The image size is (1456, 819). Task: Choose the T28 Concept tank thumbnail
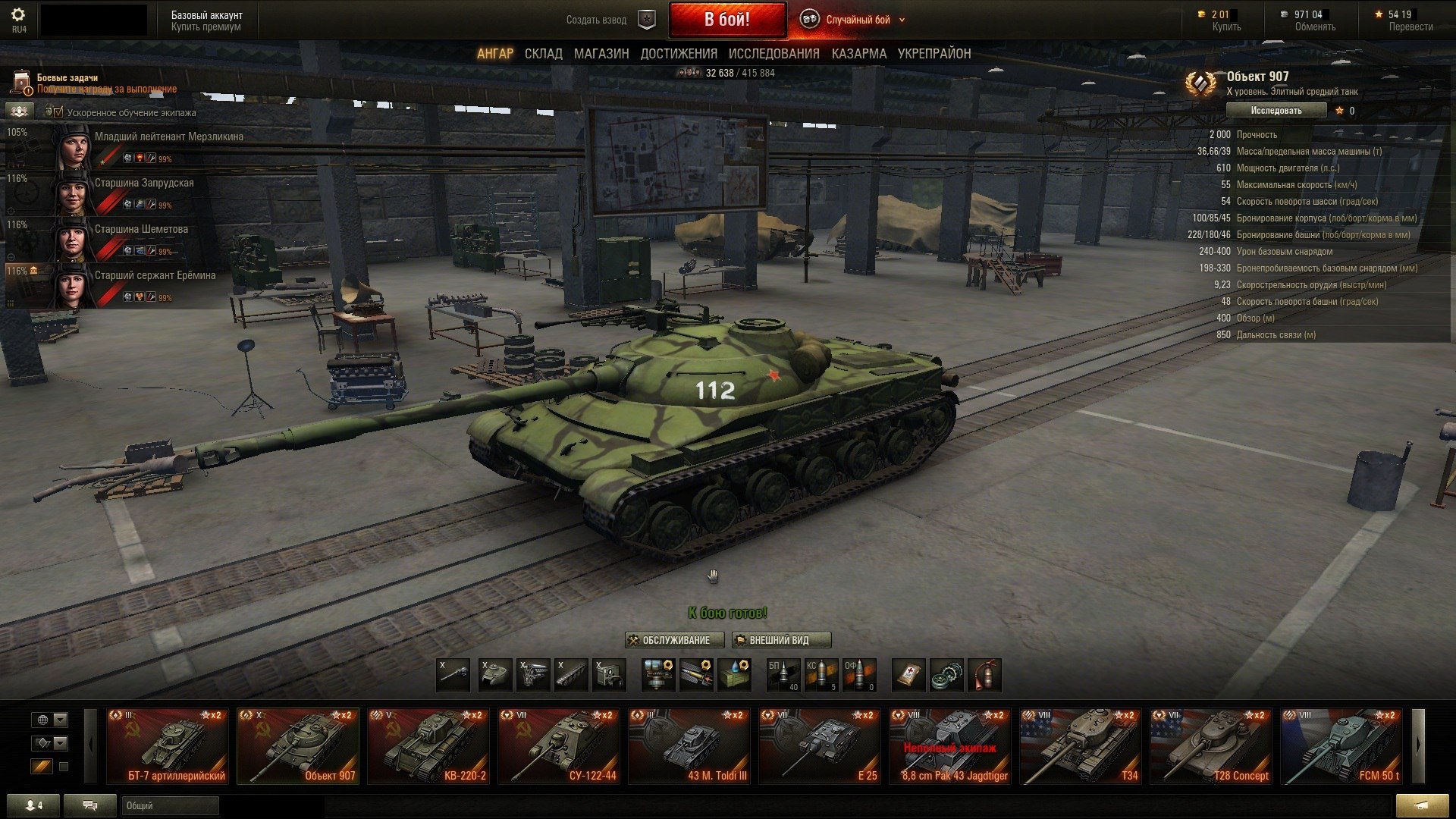[1211, 746]
